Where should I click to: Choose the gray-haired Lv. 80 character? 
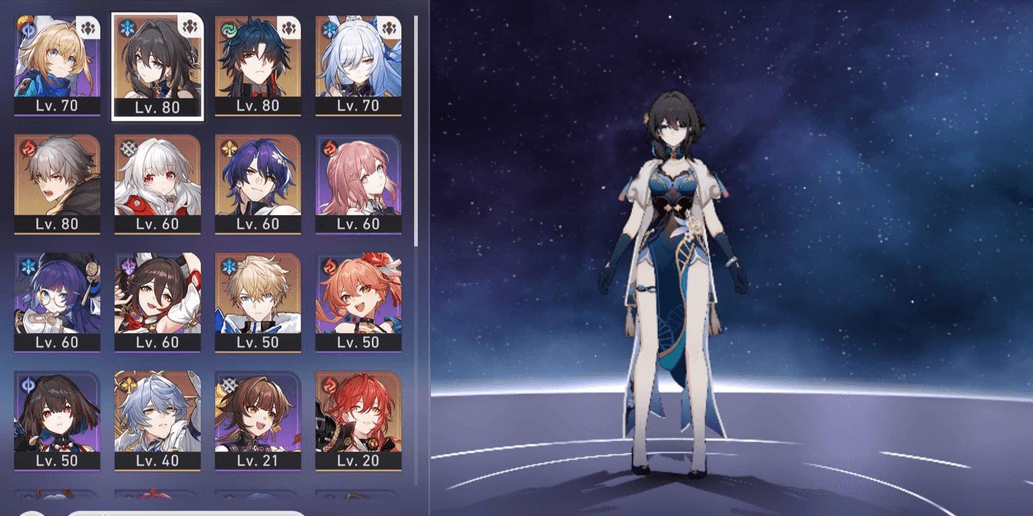pos(57,177)
